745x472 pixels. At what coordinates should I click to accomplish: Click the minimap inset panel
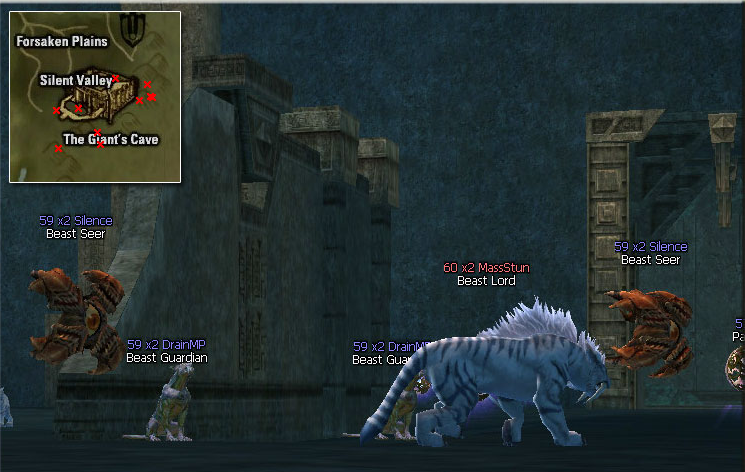click(95, 97)
